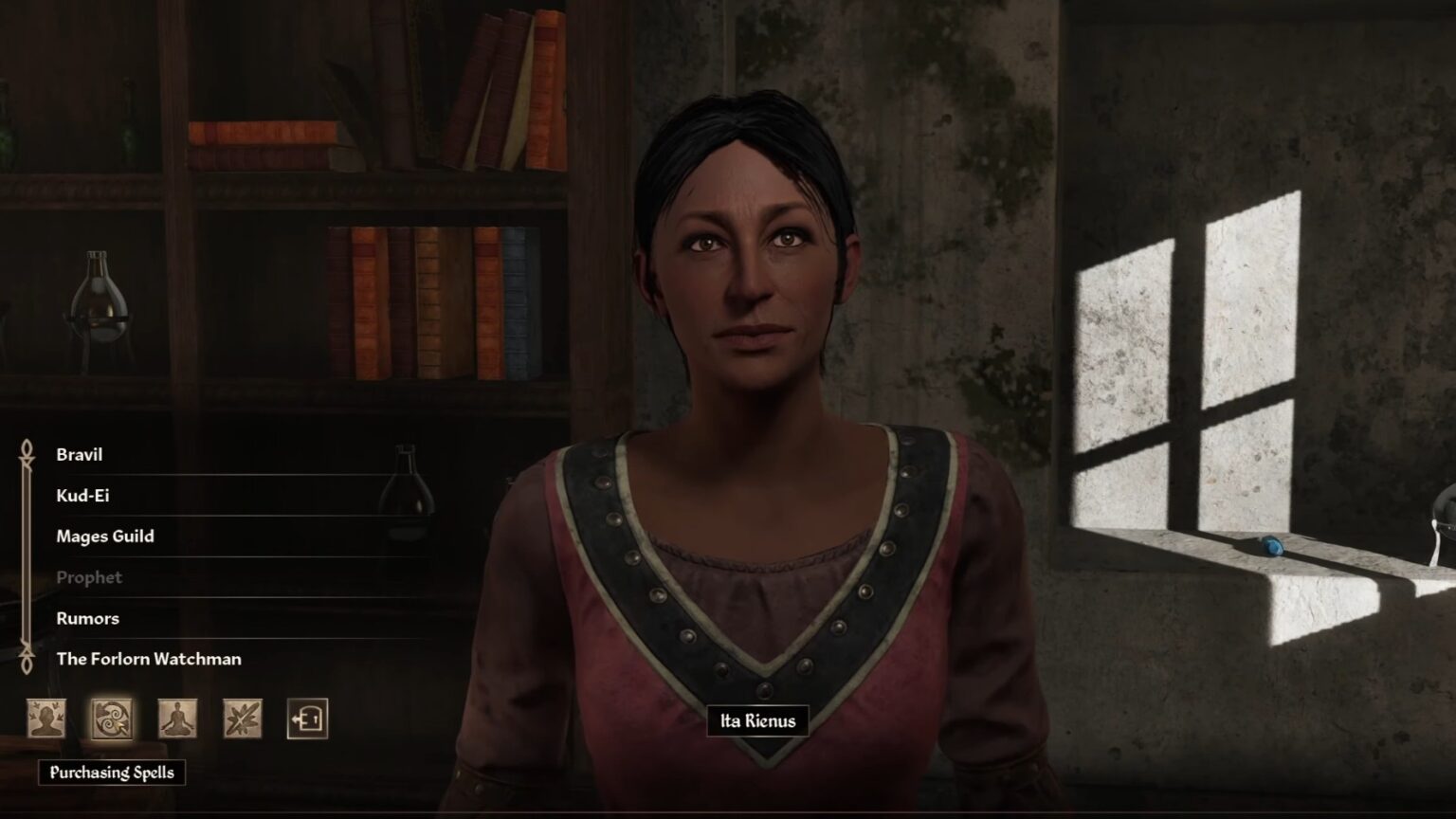Select the last topic in the dialogue list
This screenshot has height=819, width=1456.
click(x=150, y=659)
